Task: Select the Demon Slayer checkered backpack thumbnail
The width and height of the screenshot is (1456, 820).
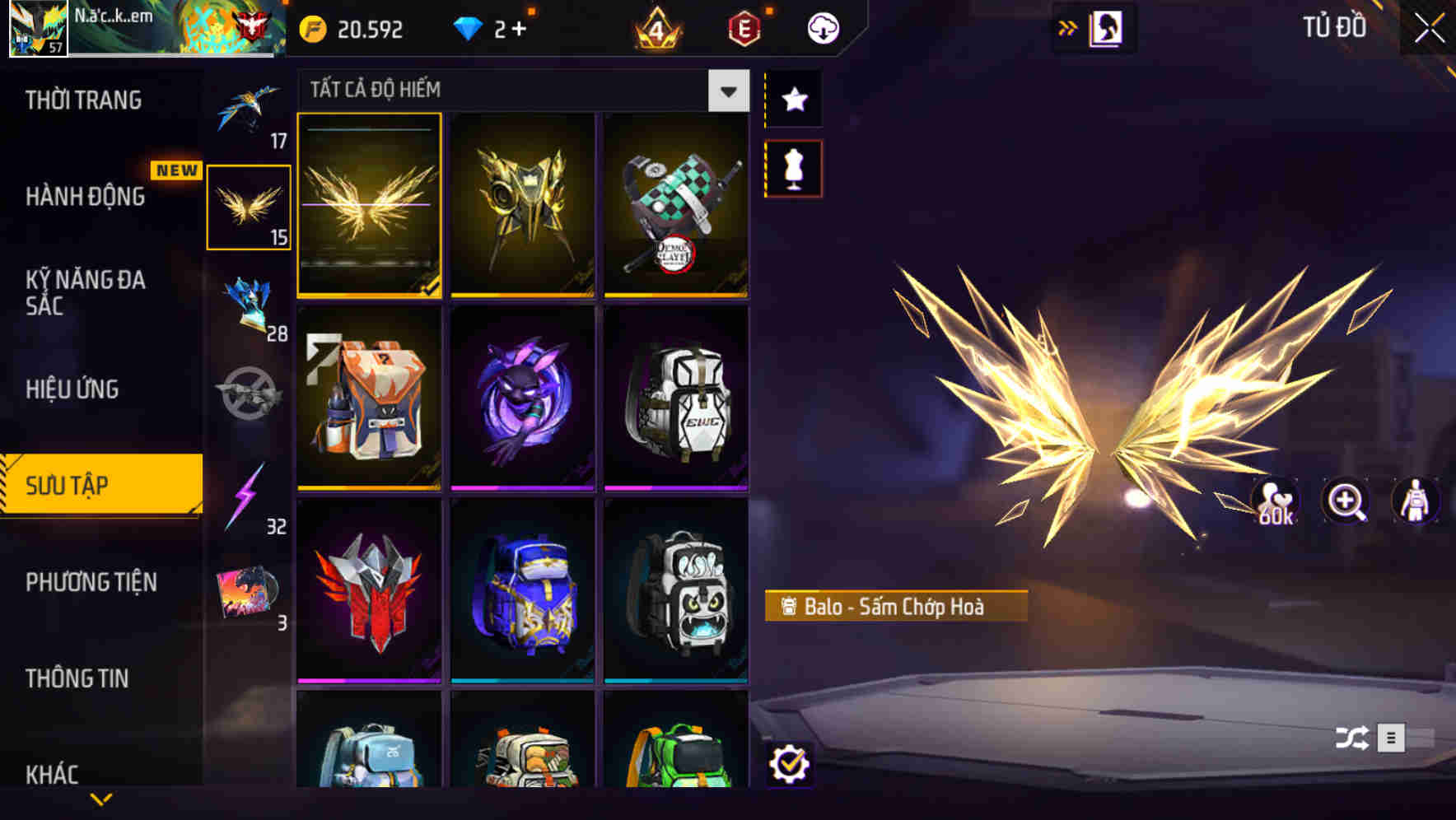Action: coord(675,206)
